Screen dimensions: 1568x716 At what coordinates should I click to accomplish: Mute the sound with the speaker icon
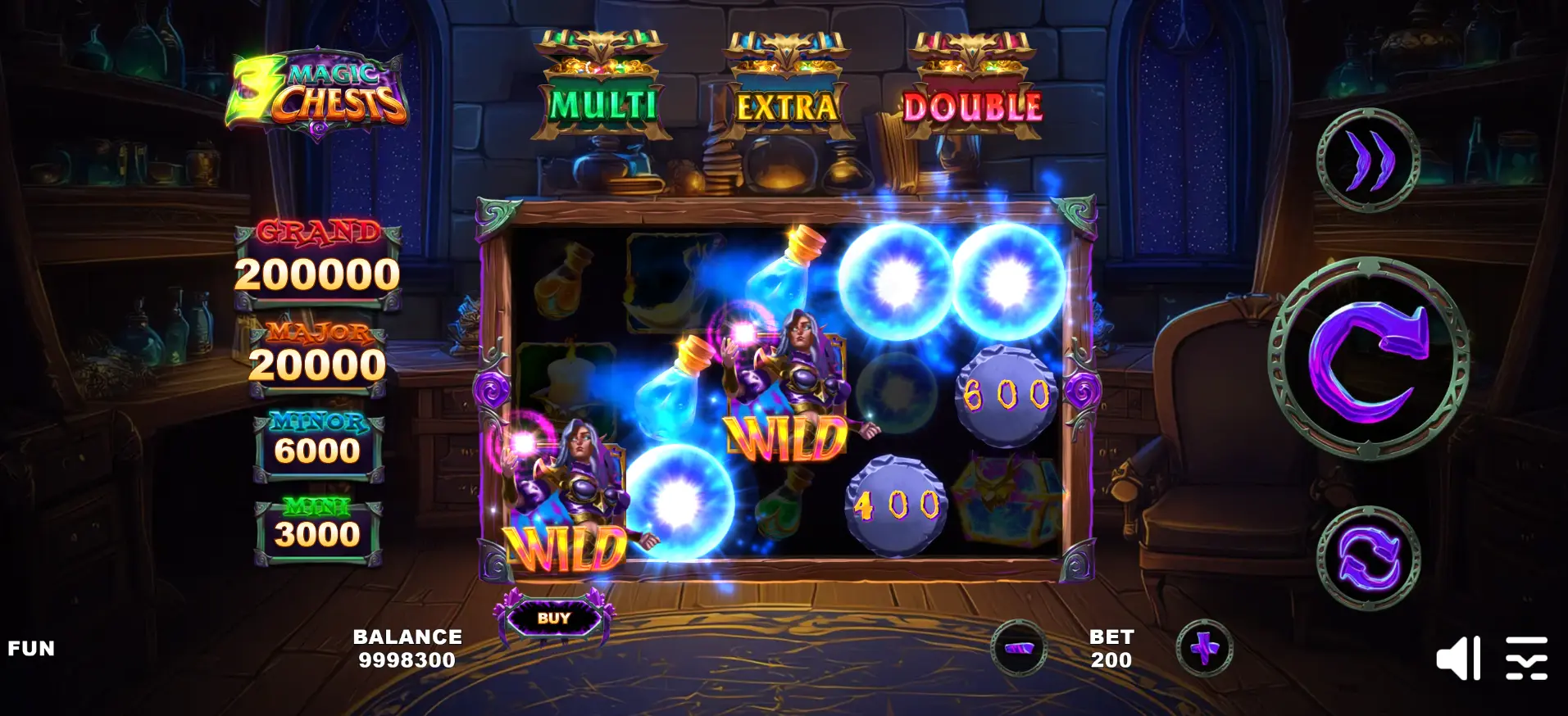[x=1458, y=658]
